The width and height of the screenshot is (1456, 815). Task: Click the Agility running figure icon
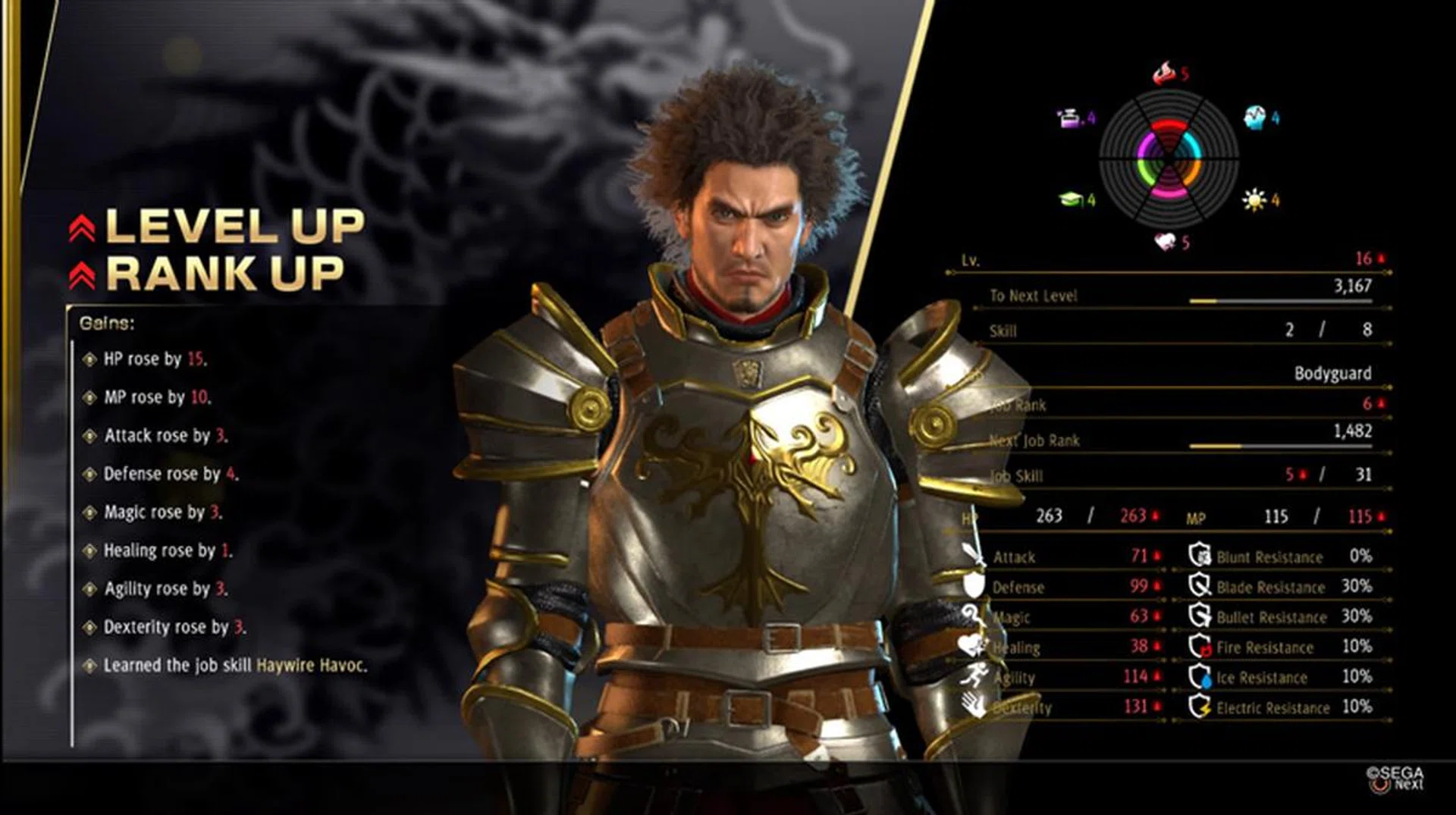point(974,676)
